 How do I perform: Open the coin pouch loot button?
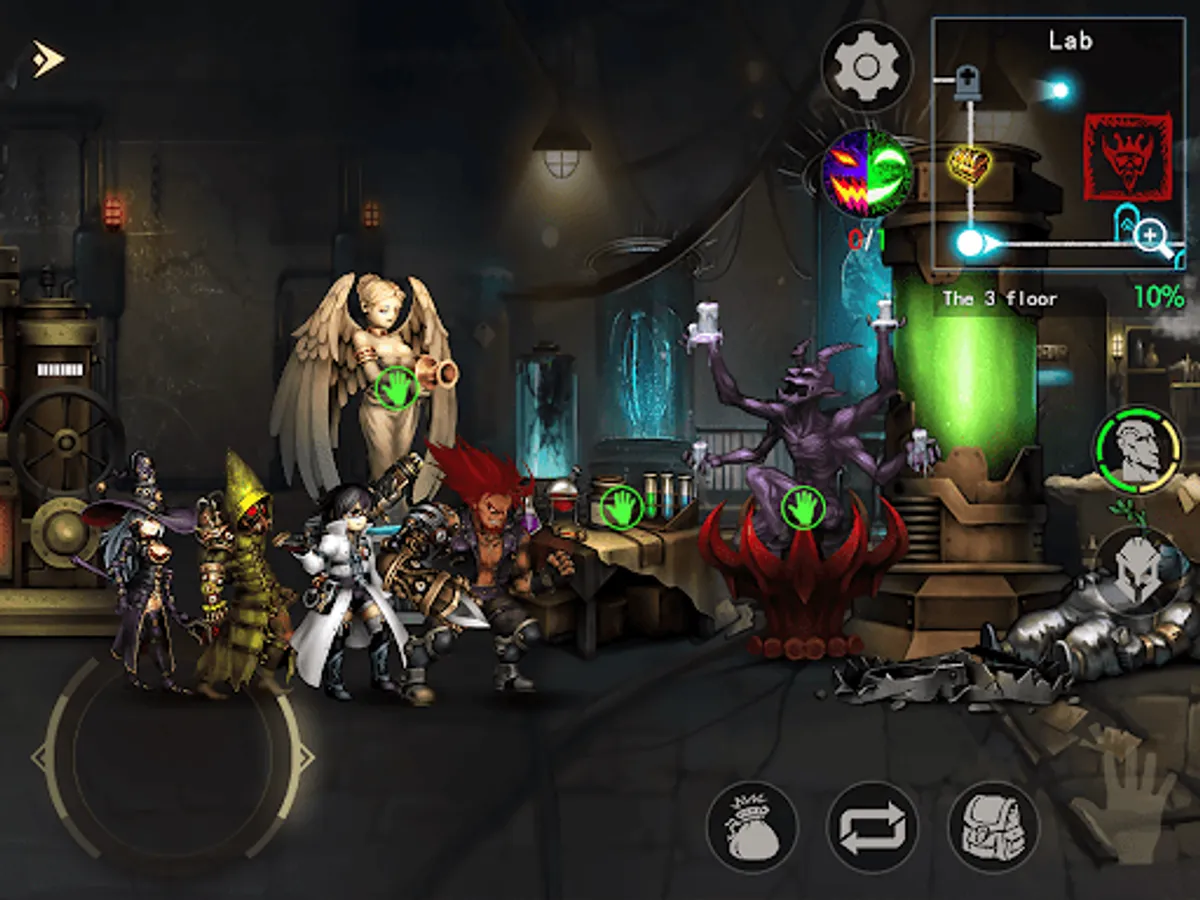[752, 827]
